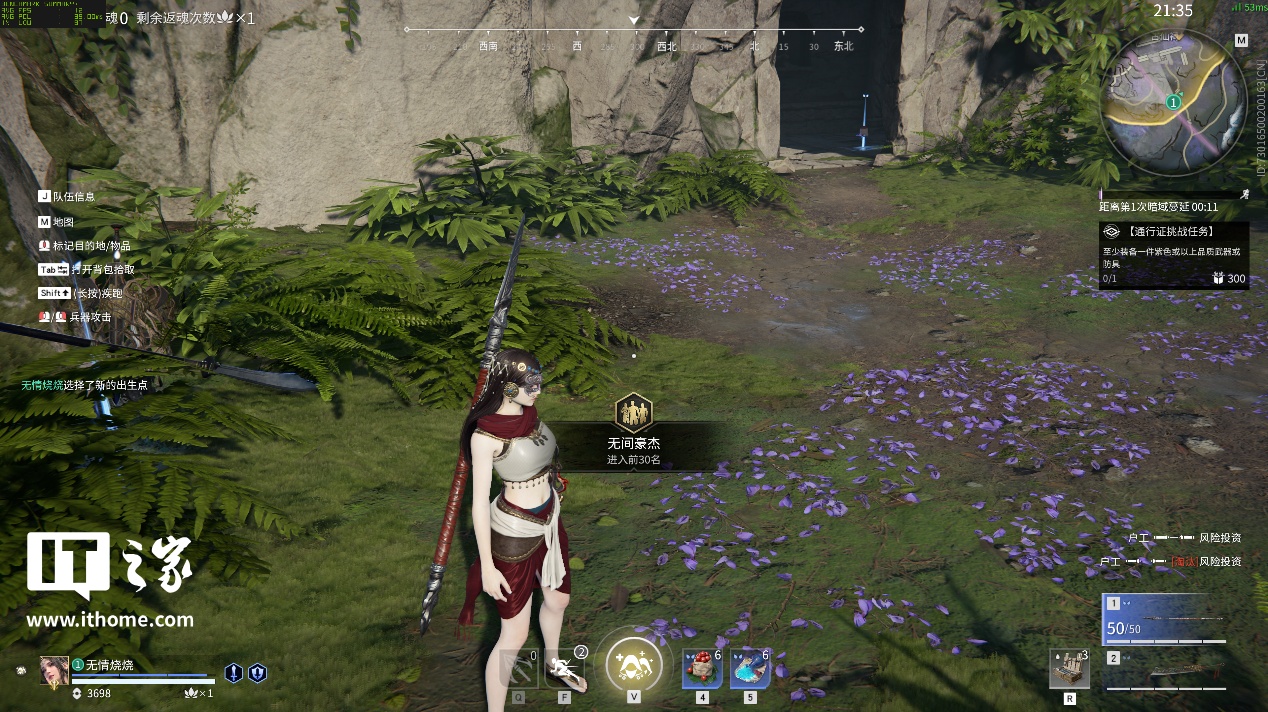The width and height of the screenshot is (1268, 712).
Task: Select the grappling hook slot
Action: click(518, 668)
